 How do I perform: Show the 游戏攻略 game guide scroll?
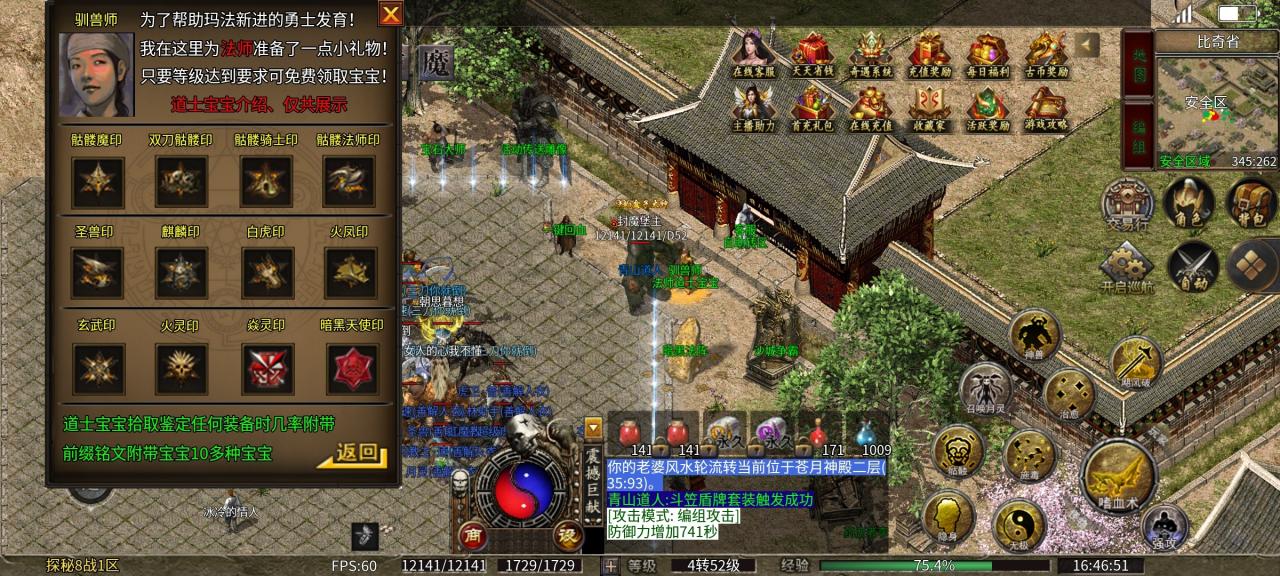coord(1045,108)
